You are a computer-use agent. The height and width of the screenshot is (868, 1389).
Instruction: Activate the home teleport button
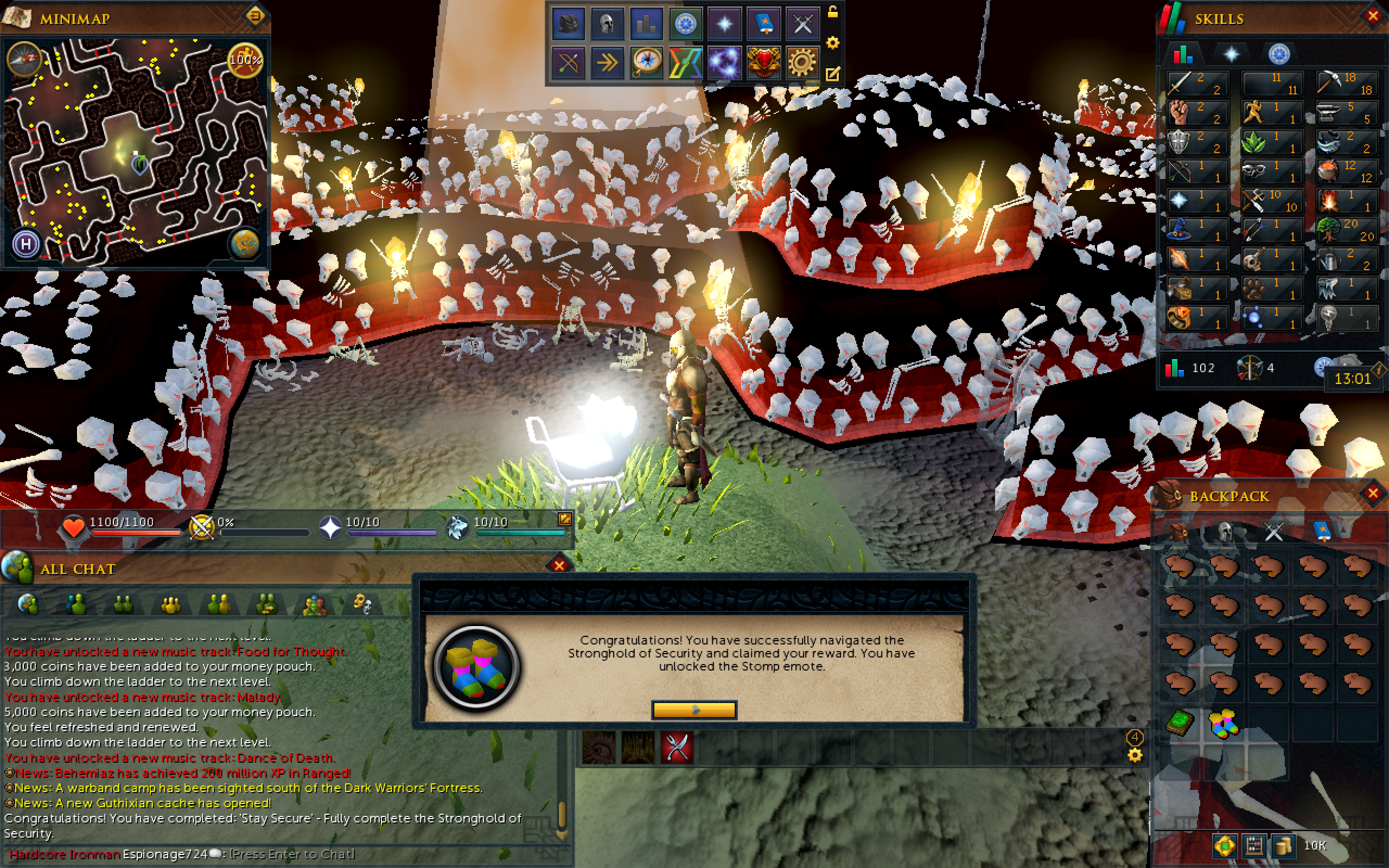tap(26, 245)
